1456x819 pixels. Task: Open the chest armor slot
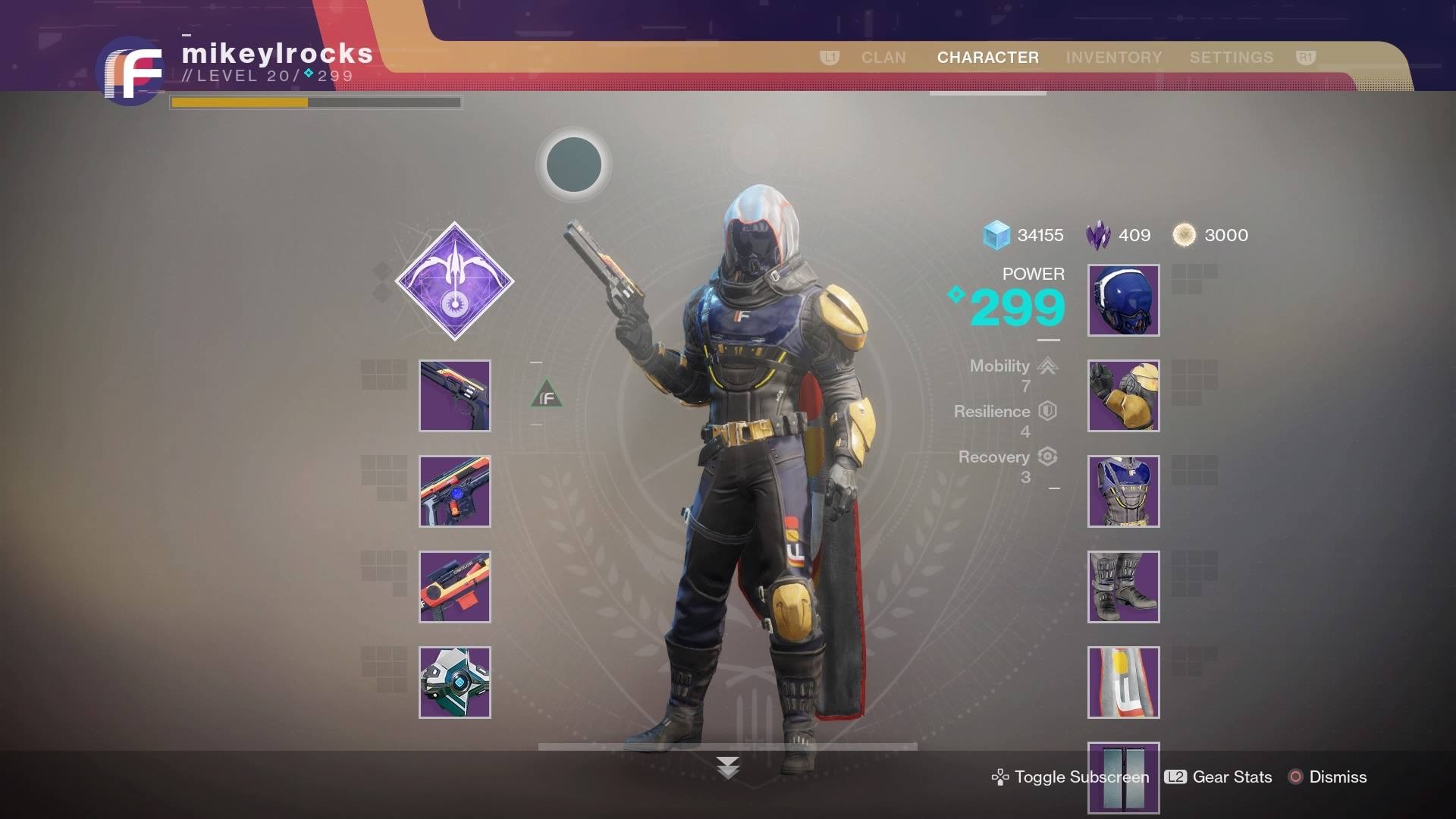[1123, 491]
